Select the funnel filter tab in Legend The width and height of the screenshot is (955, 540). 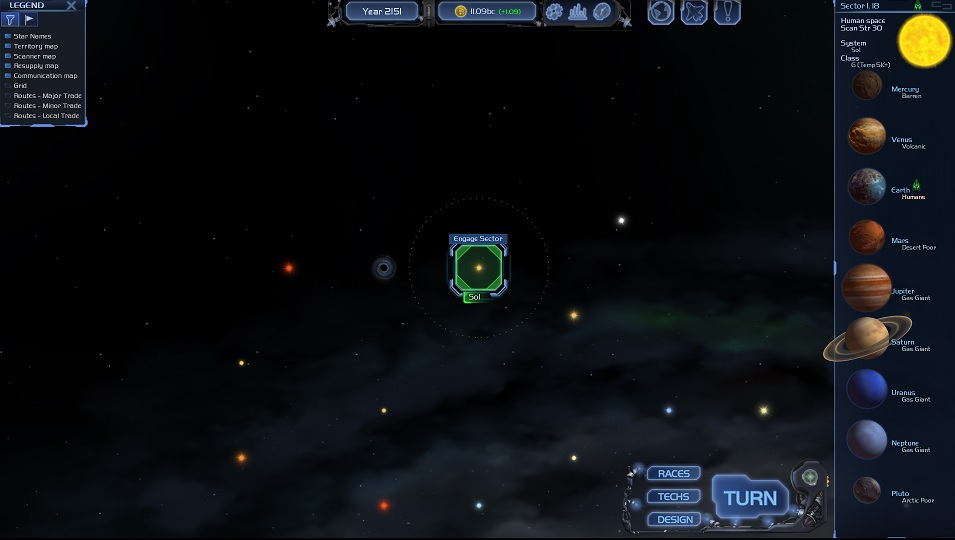pos(10,20)
